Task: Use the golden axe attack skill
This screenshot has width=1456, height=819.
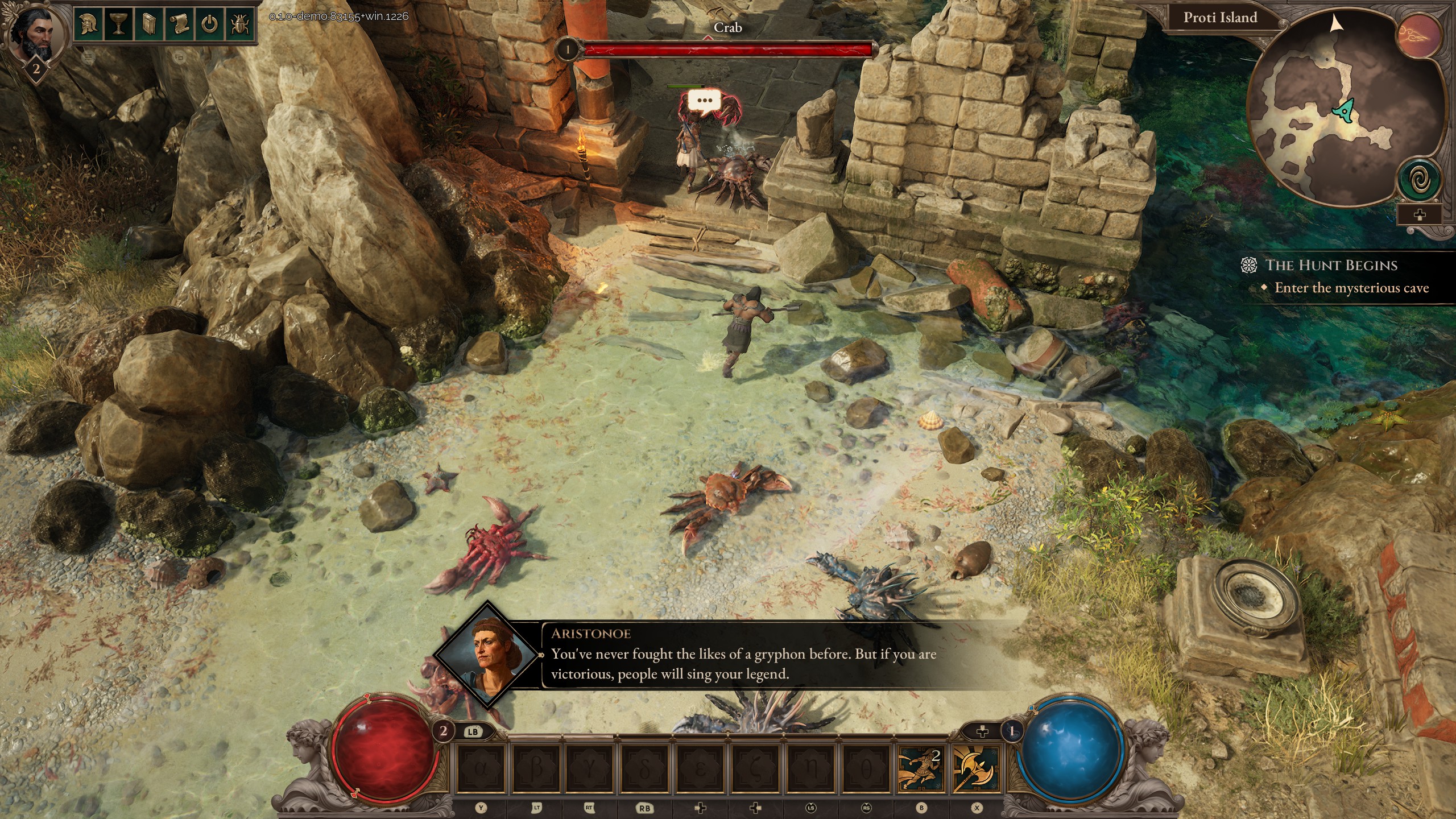Action: [975, 770]
